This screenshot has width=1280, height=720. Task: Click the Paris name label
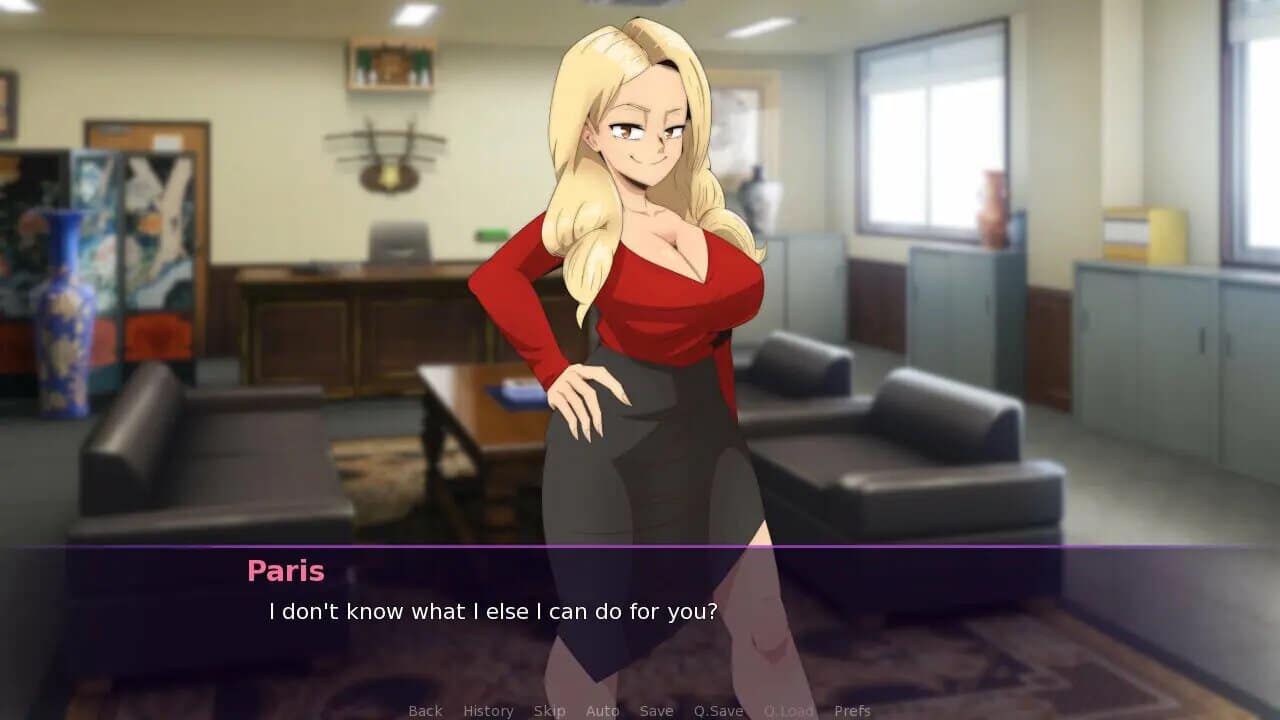pos(285,571)
